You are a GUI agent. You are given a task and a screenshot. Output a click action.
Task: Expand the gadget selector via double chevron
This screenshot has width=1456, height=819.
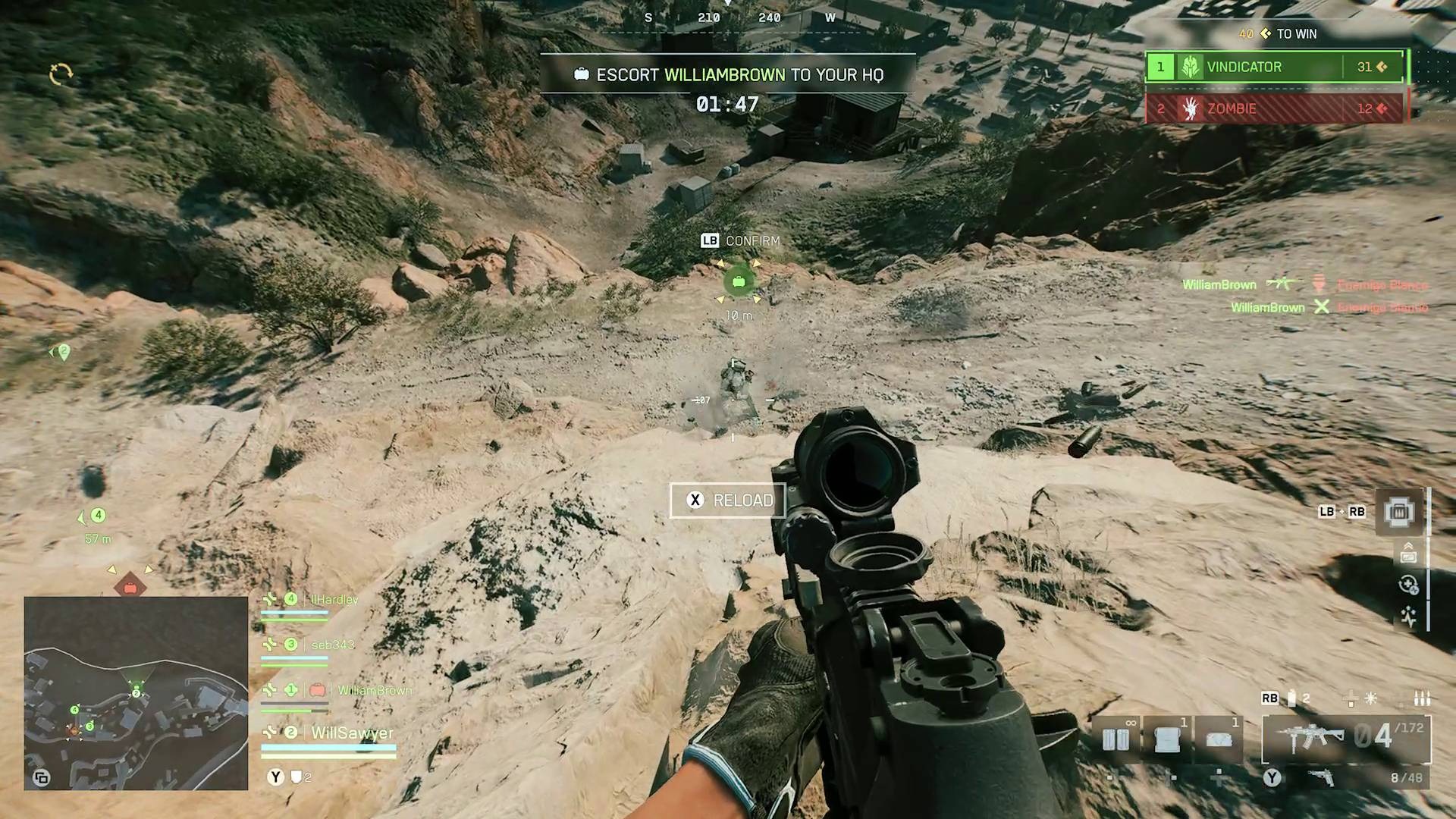(x=1407, y=546)
